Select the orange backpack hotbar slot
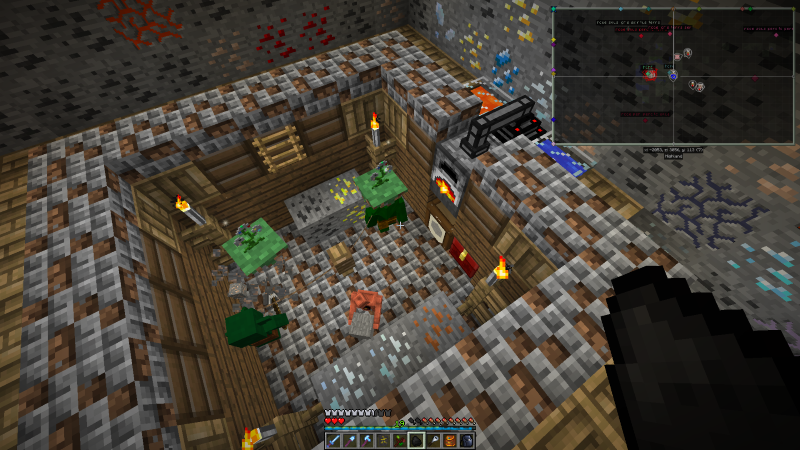 (x=450, y=440)
